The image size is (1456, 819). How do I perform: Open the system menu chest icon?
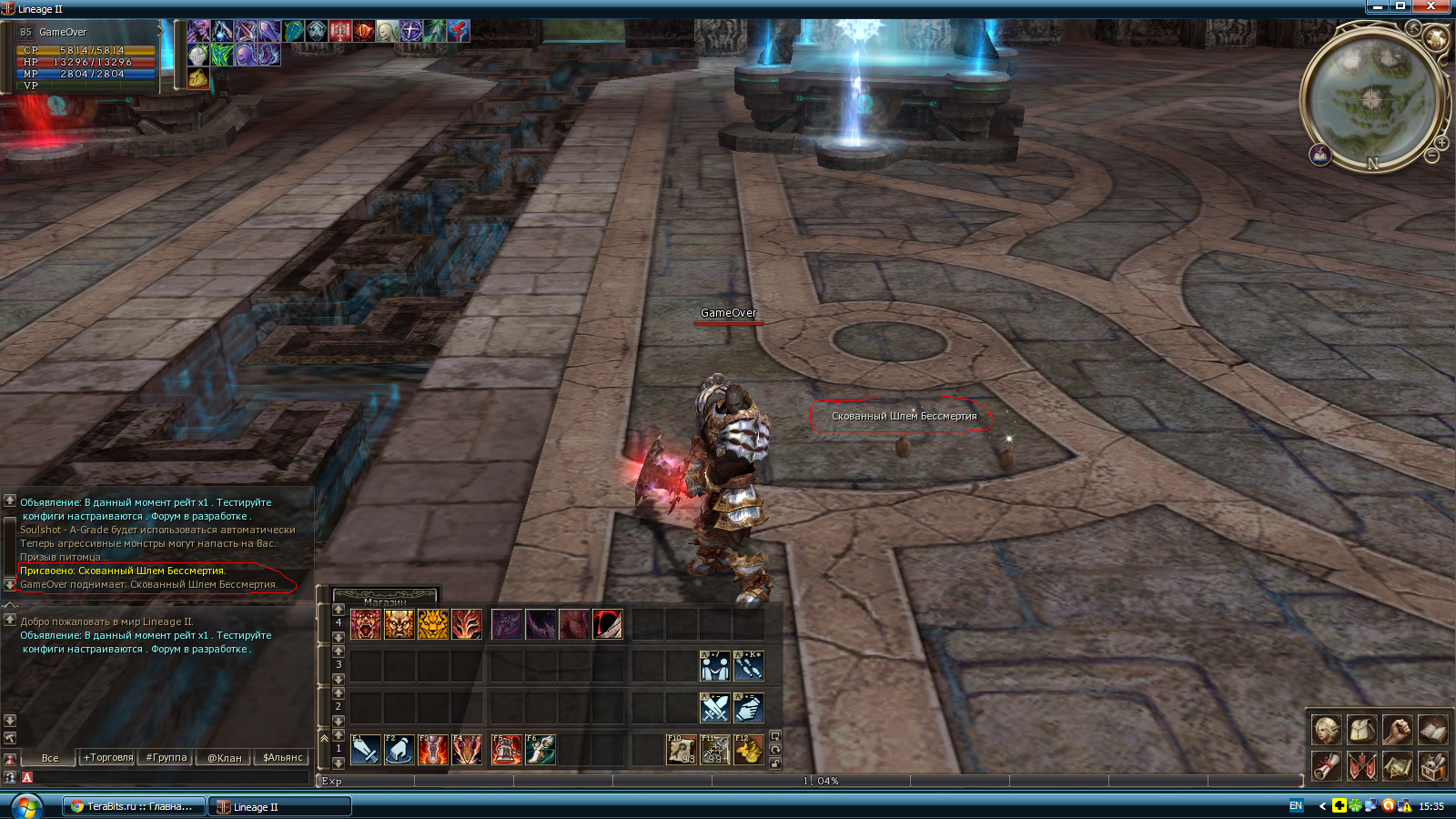tap(1433, 766)
